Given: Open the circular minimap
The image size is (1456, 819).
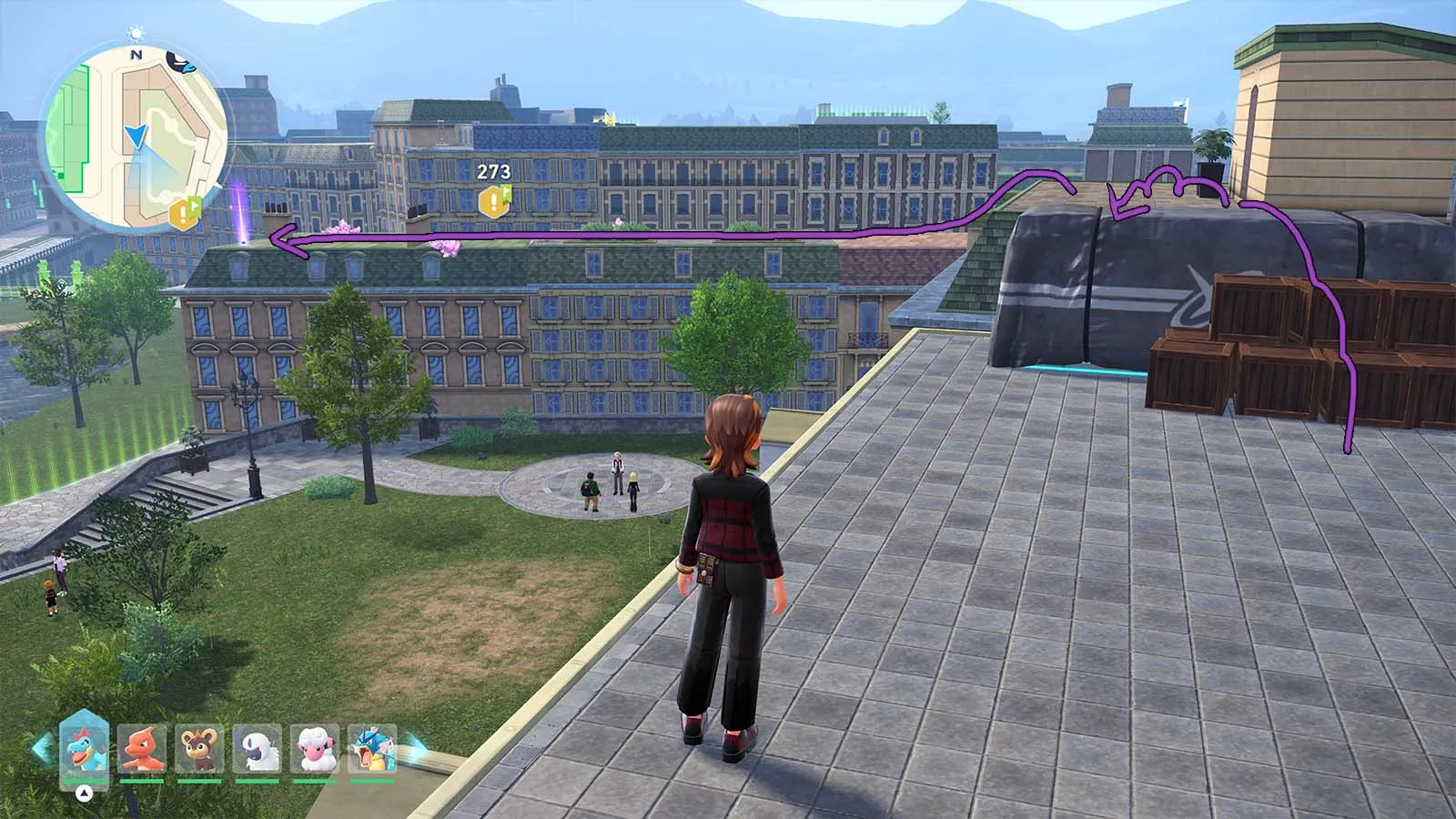Looking at the screenshot, I should (x=135, y=138).
